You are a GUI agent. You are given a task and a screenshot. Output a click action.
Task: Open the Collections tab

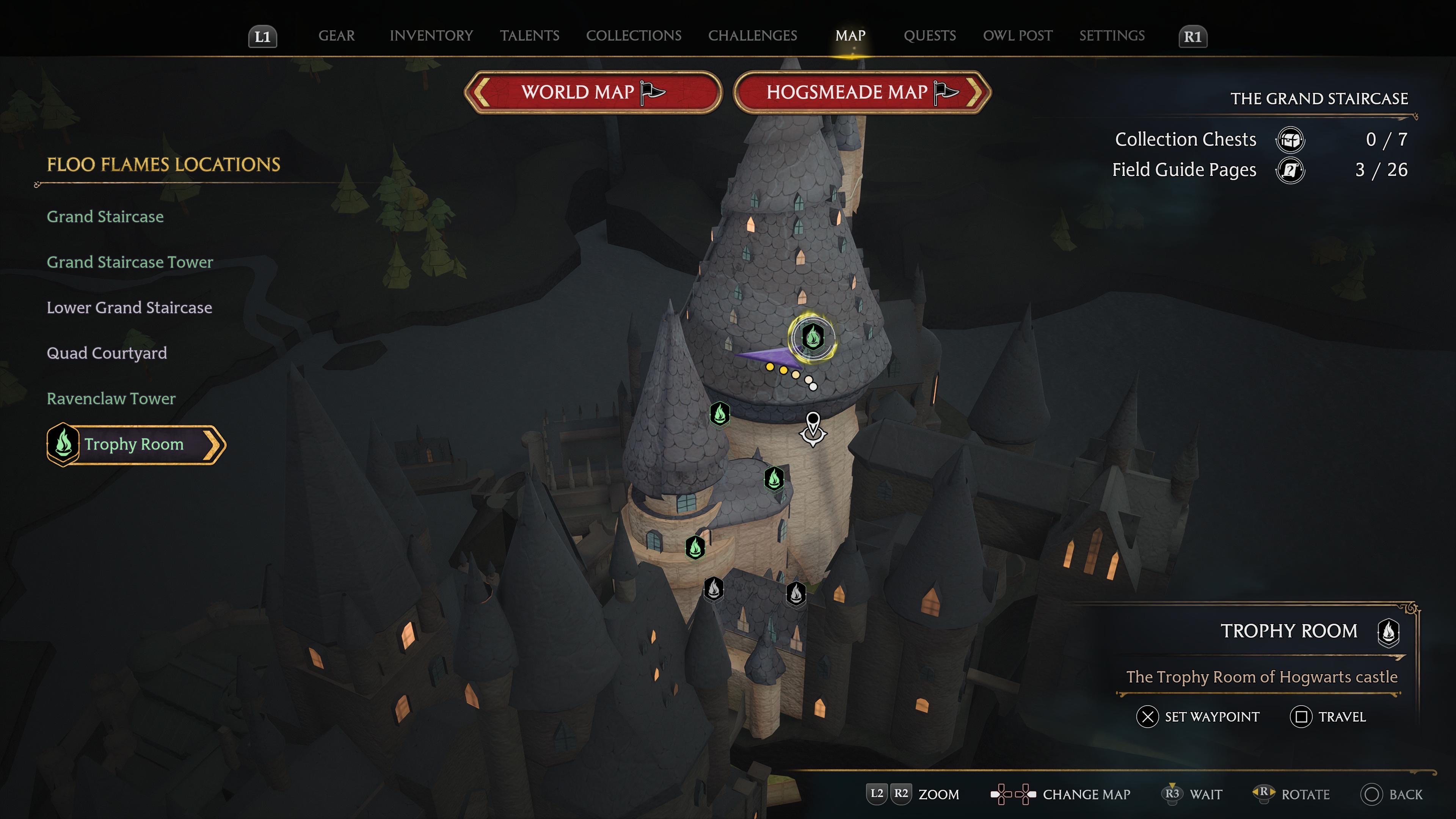(x=633, y=36)
